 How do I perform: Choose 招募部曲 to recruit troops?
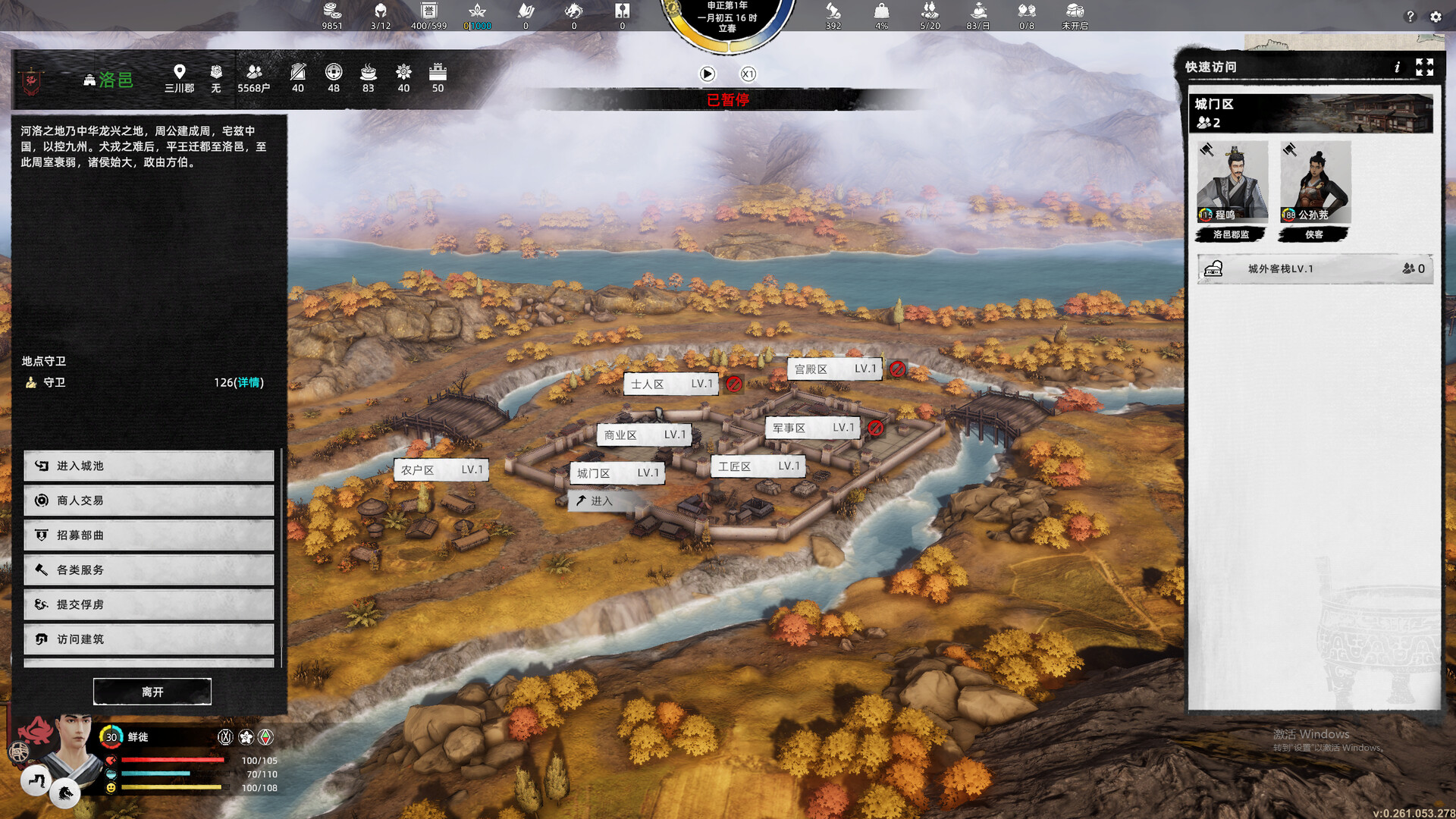pyautogui.click(x=149, y=535)
